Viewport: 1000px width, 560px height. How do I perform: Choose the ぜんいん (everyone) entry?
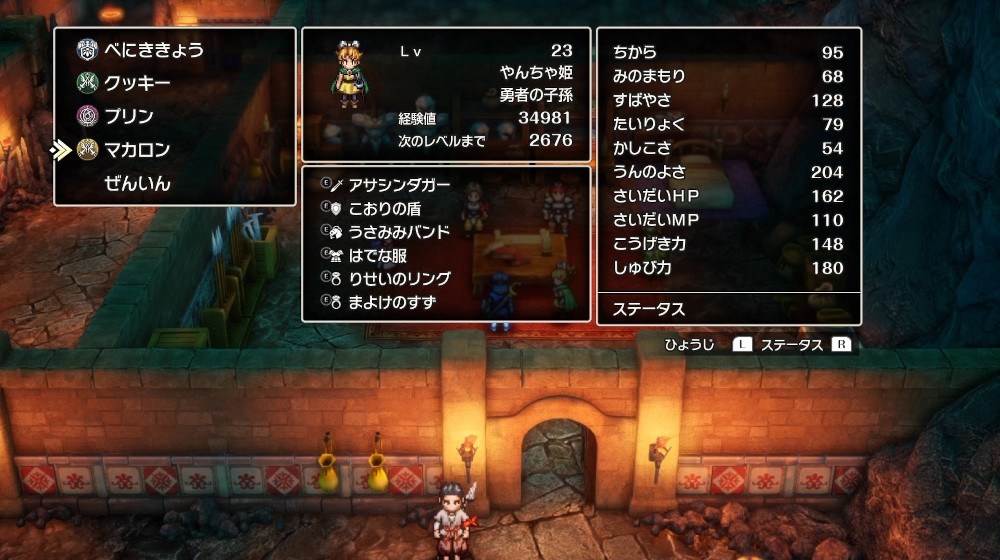[x=137, y=184]
